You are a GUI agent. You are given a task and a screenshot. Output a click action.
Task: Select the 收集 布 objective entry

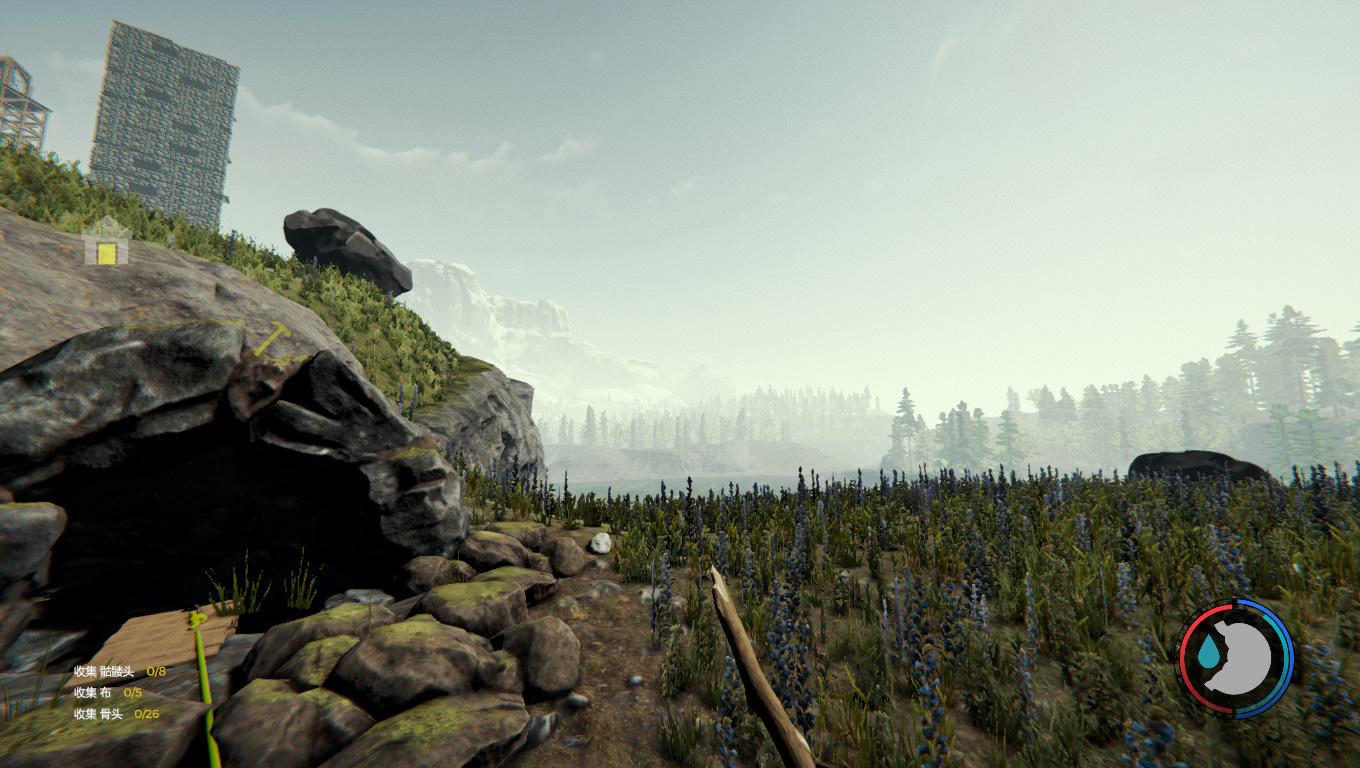click(107, 692)
